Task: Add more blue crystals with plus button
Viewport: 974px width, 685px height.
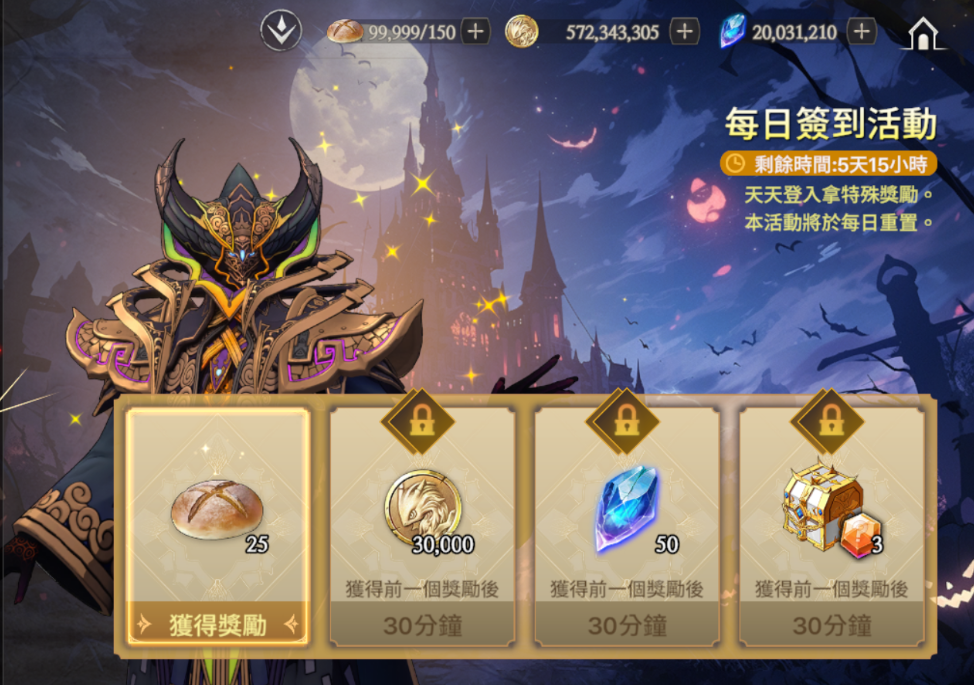Action: click(861, 32)
